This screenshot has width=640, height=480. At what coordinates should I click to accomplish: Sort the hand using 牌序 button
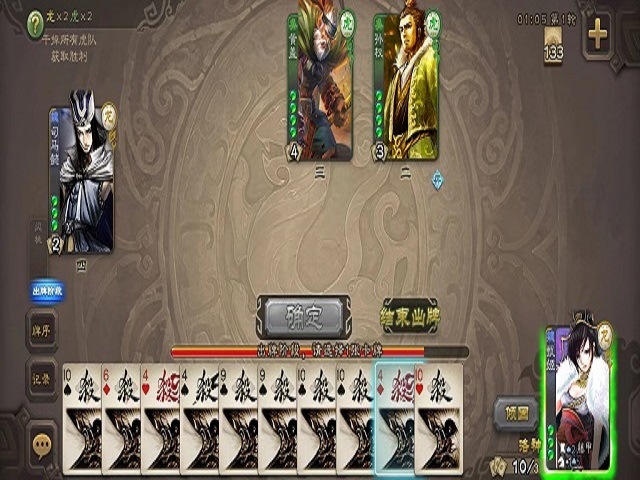point(42,329)
